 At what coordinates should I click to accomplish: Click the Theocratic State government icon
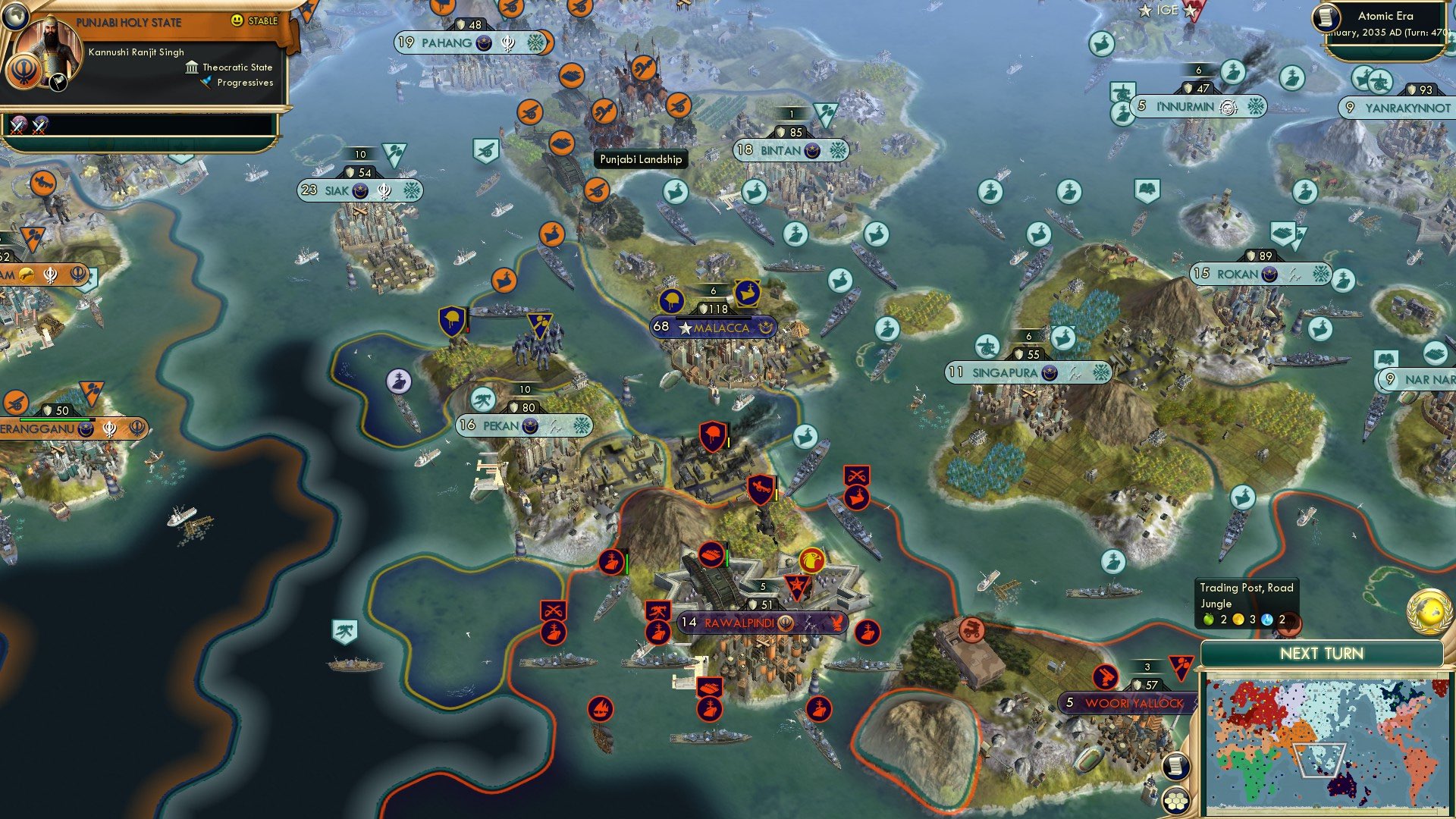[192, 67]
